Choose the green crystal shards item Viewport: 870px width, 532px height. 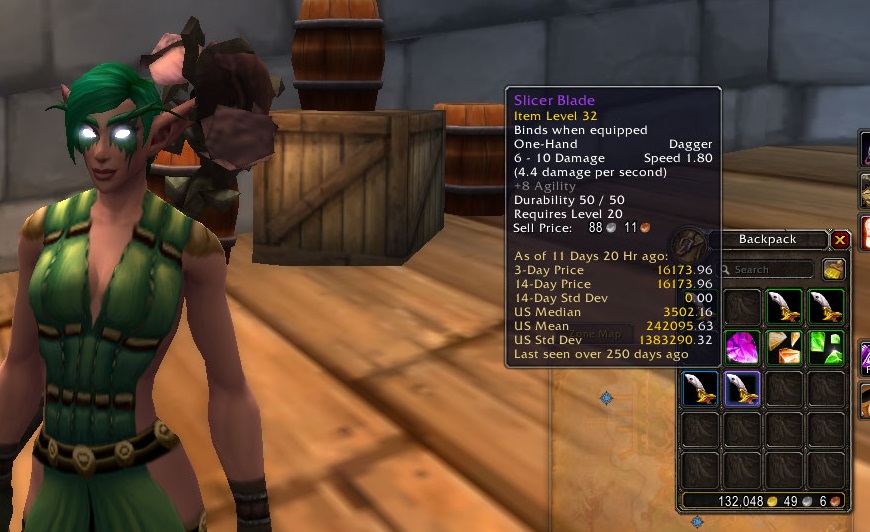(x=826, y=348)
